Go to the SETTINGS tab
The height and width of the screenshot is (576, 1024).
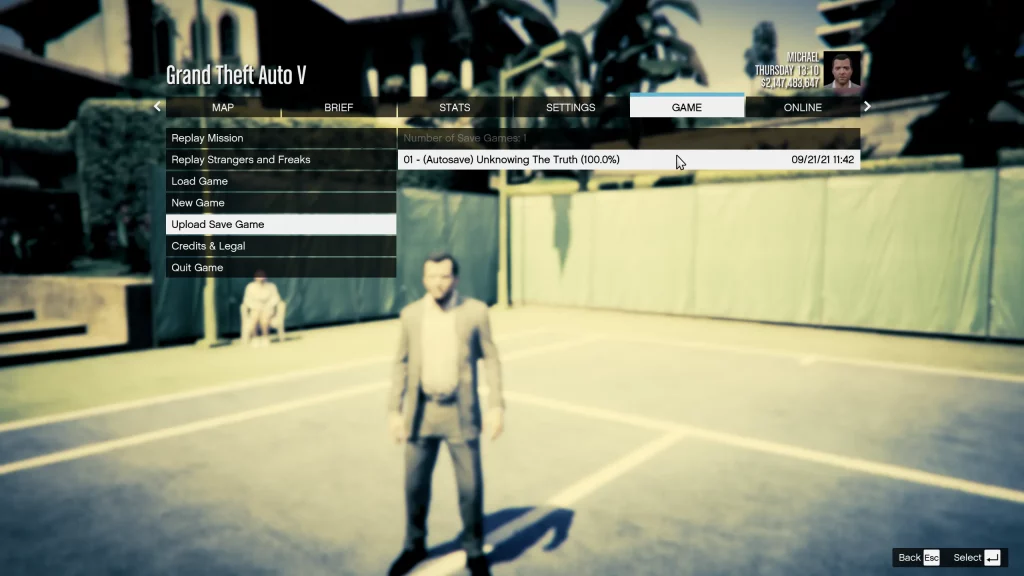point(571,107)
